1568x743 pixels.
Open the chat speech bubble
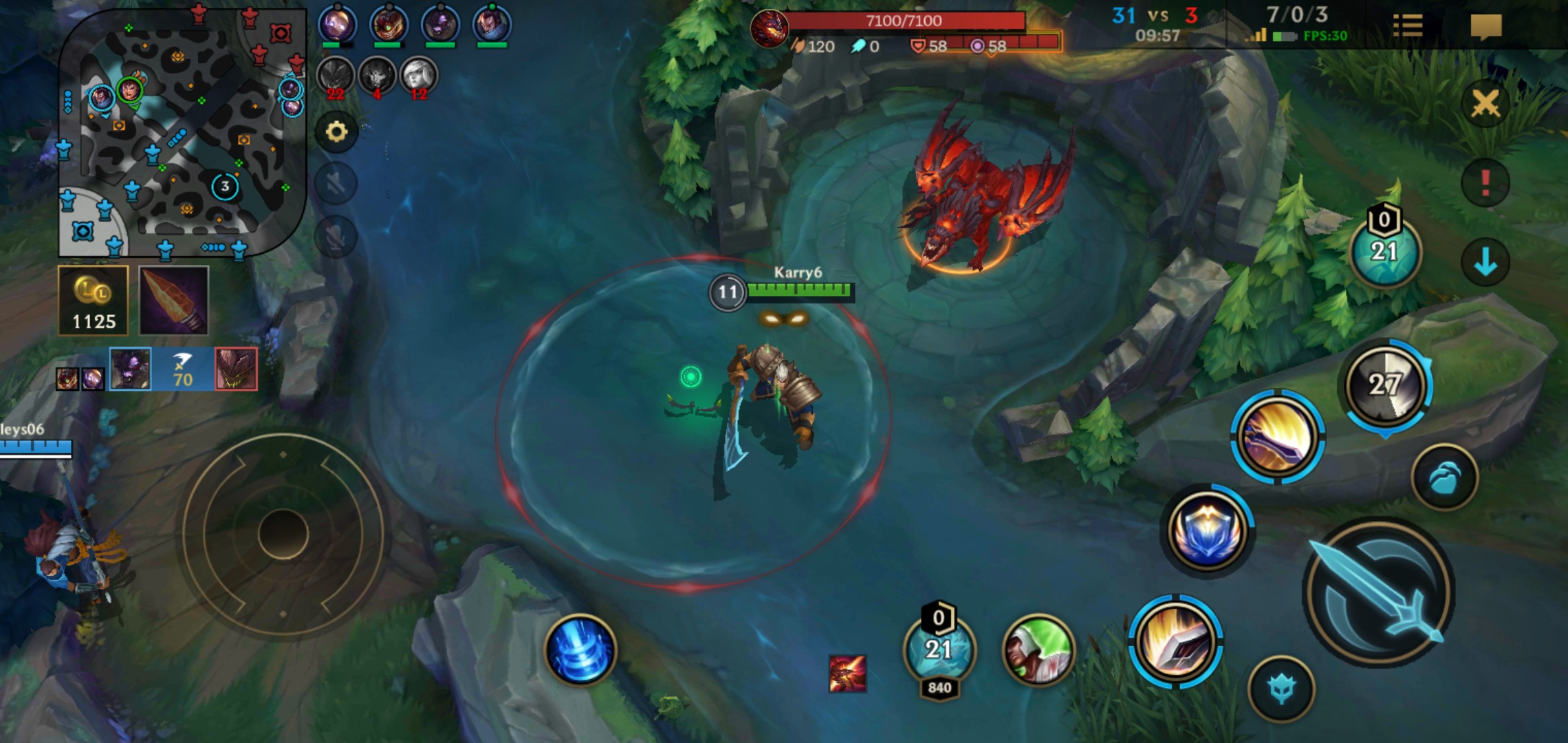tap(1485, 28)
